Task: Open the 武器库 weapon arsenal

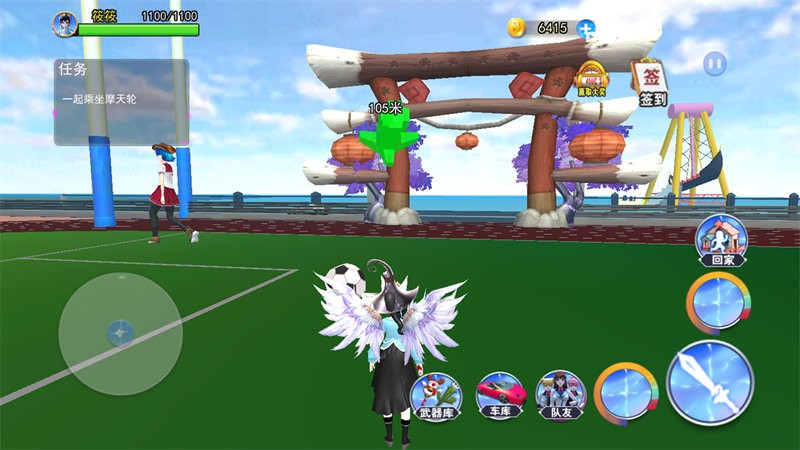Action: [x=436, y=393]
